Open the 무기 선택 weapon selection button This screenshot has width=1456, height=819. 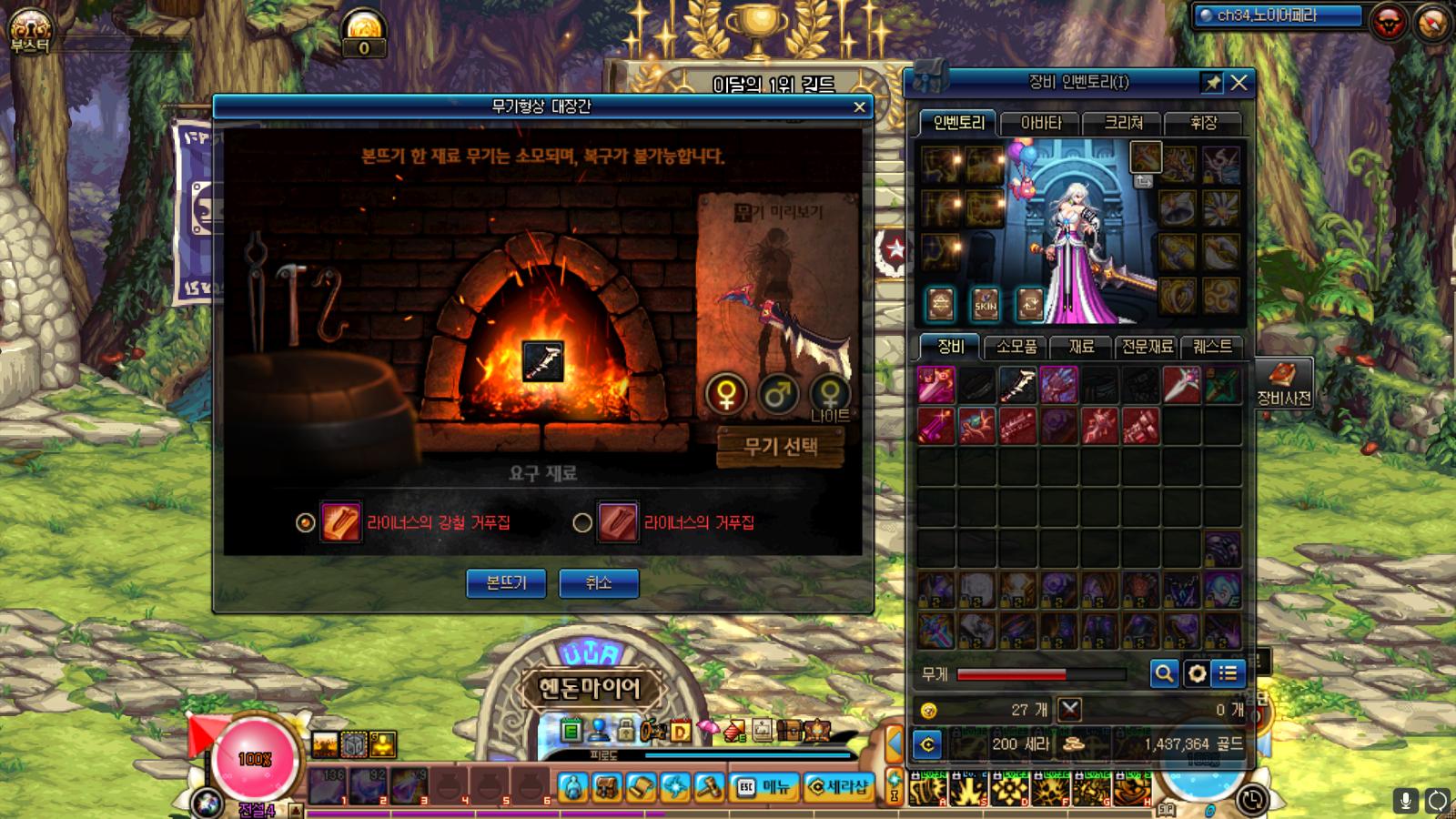pos(780,447)
